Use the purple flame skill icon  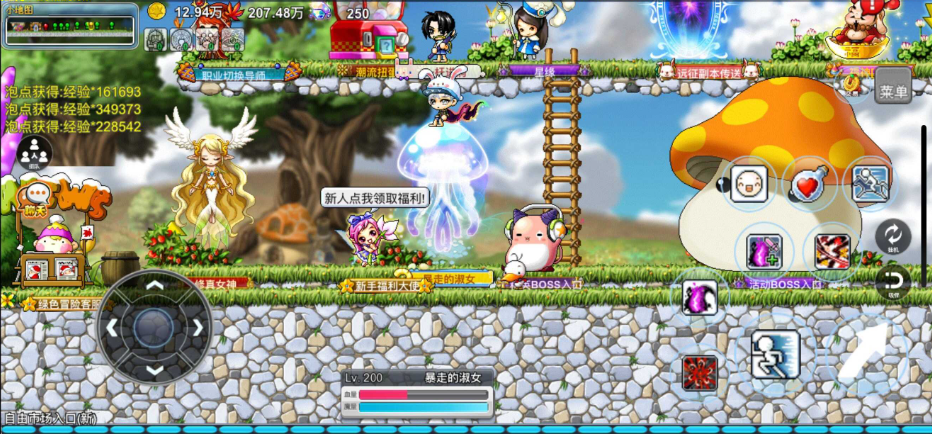pos(699,297)
